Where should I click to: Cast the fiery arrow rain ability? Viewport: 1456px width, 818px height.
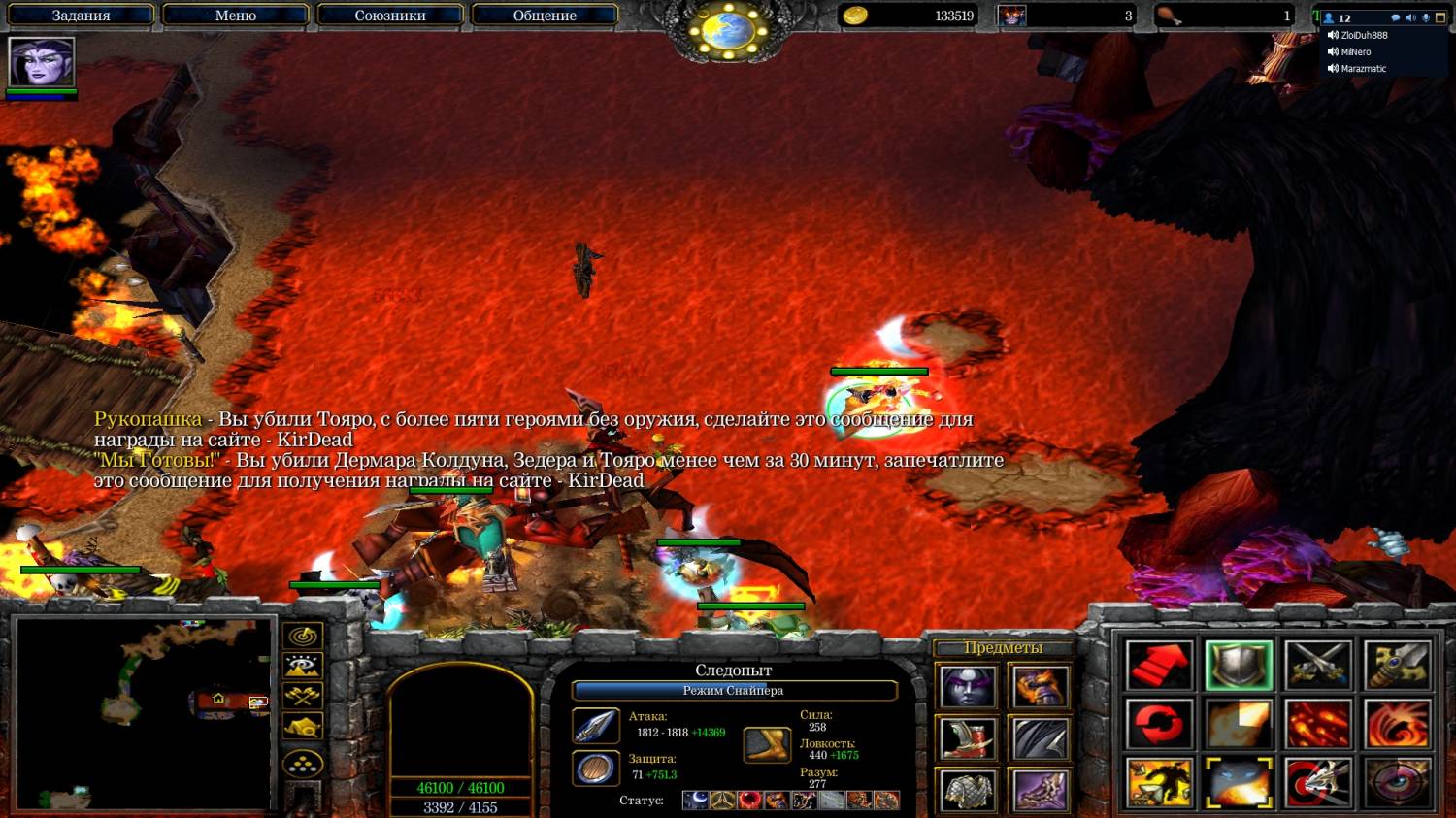tap(1318, 724)
